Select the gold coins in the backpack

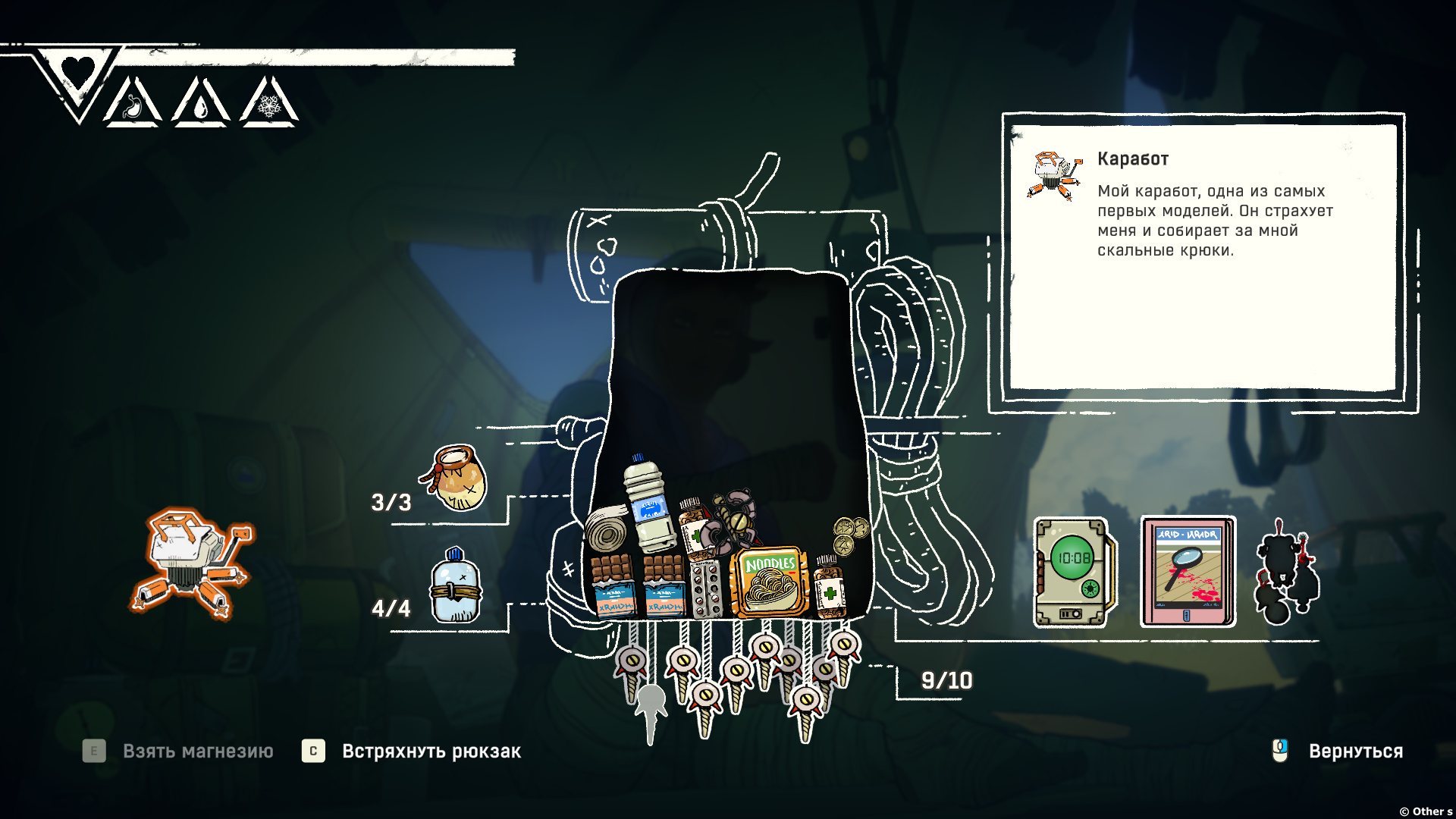[850, 535]
